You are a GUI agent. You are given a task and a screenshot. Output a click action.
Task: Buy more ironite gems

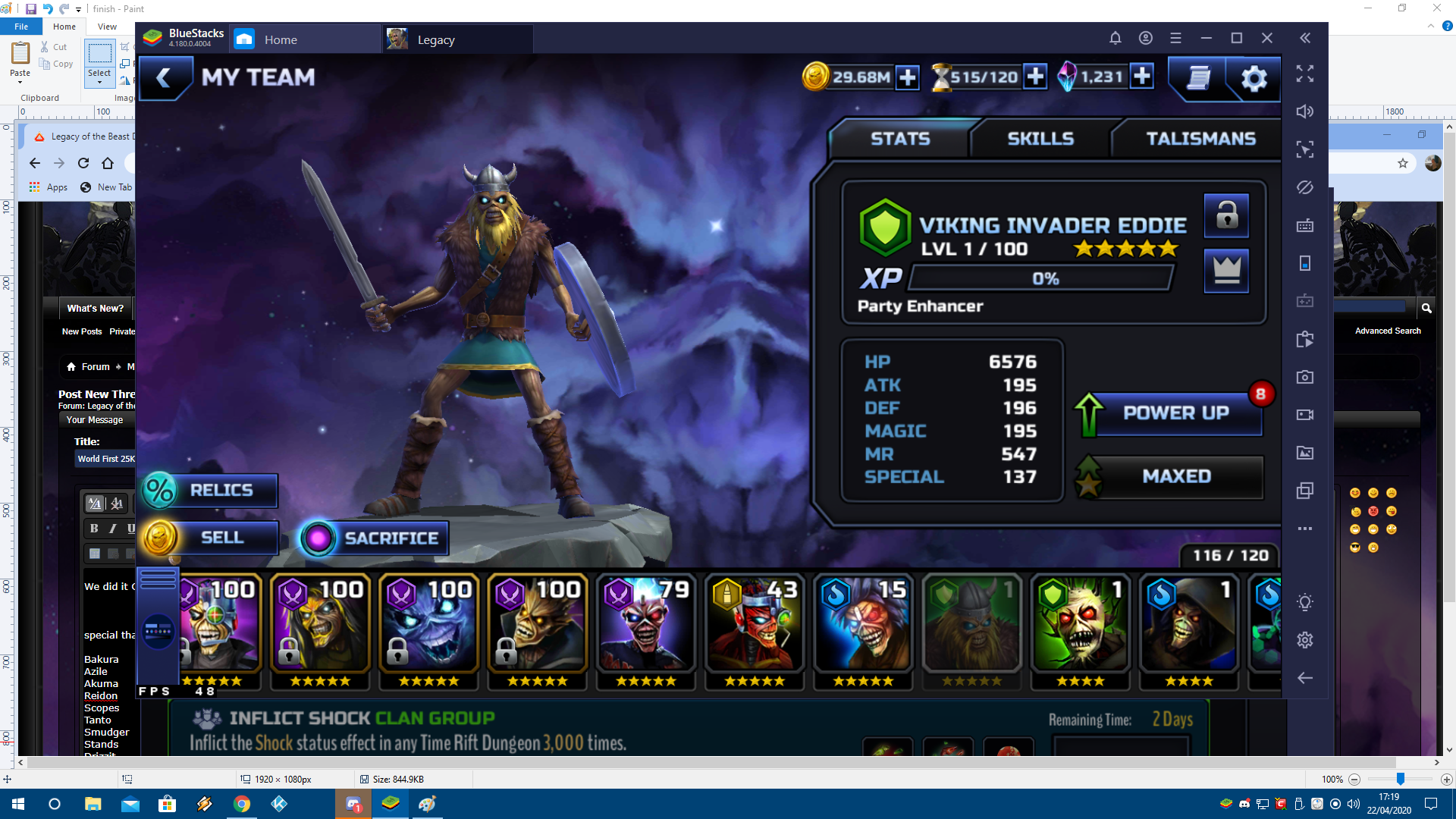pyautogui.click(x=1141, y=77)
